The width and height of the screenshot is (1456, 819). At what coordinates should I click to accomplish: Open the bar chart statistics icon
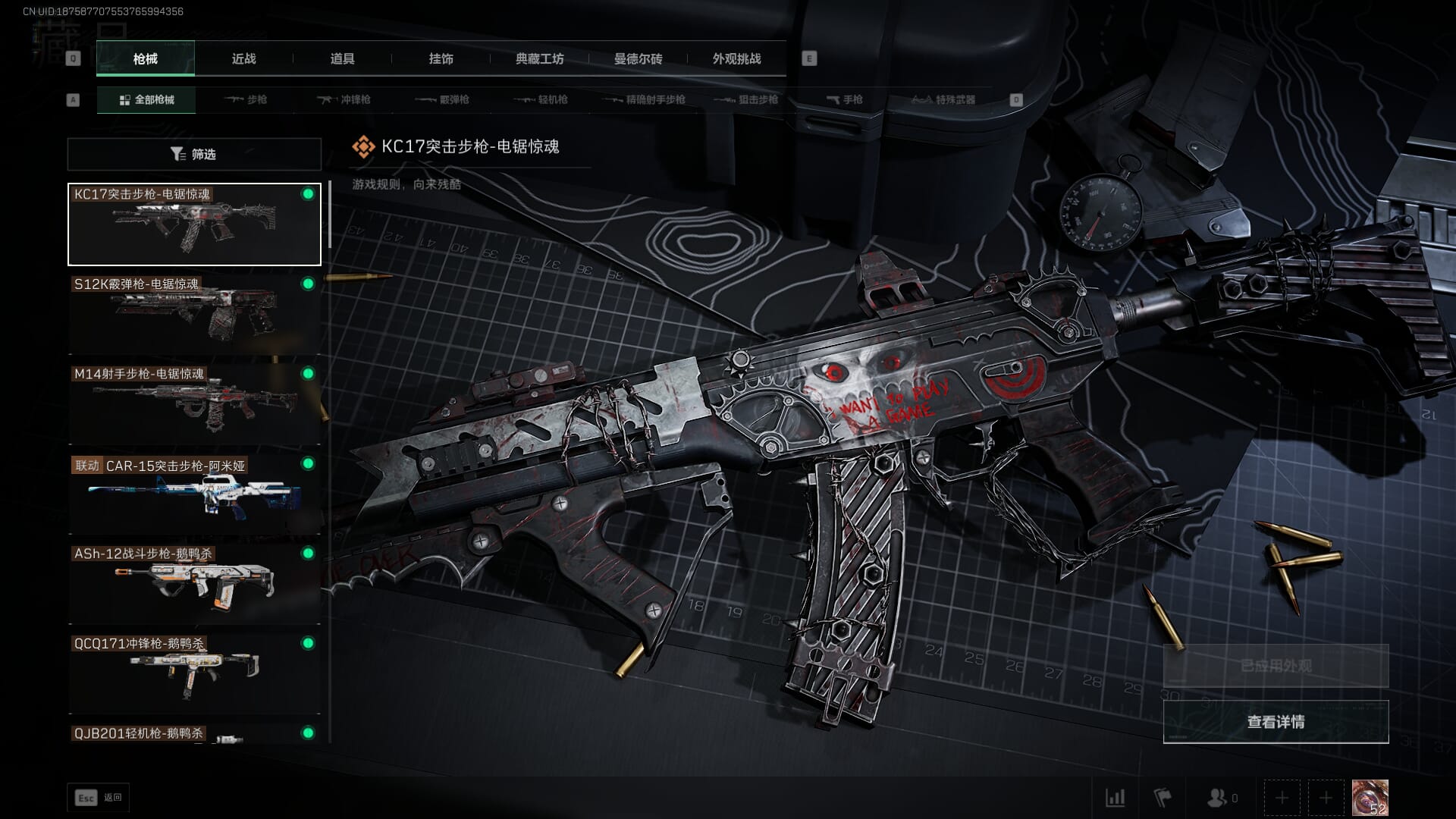point(1115,798)
